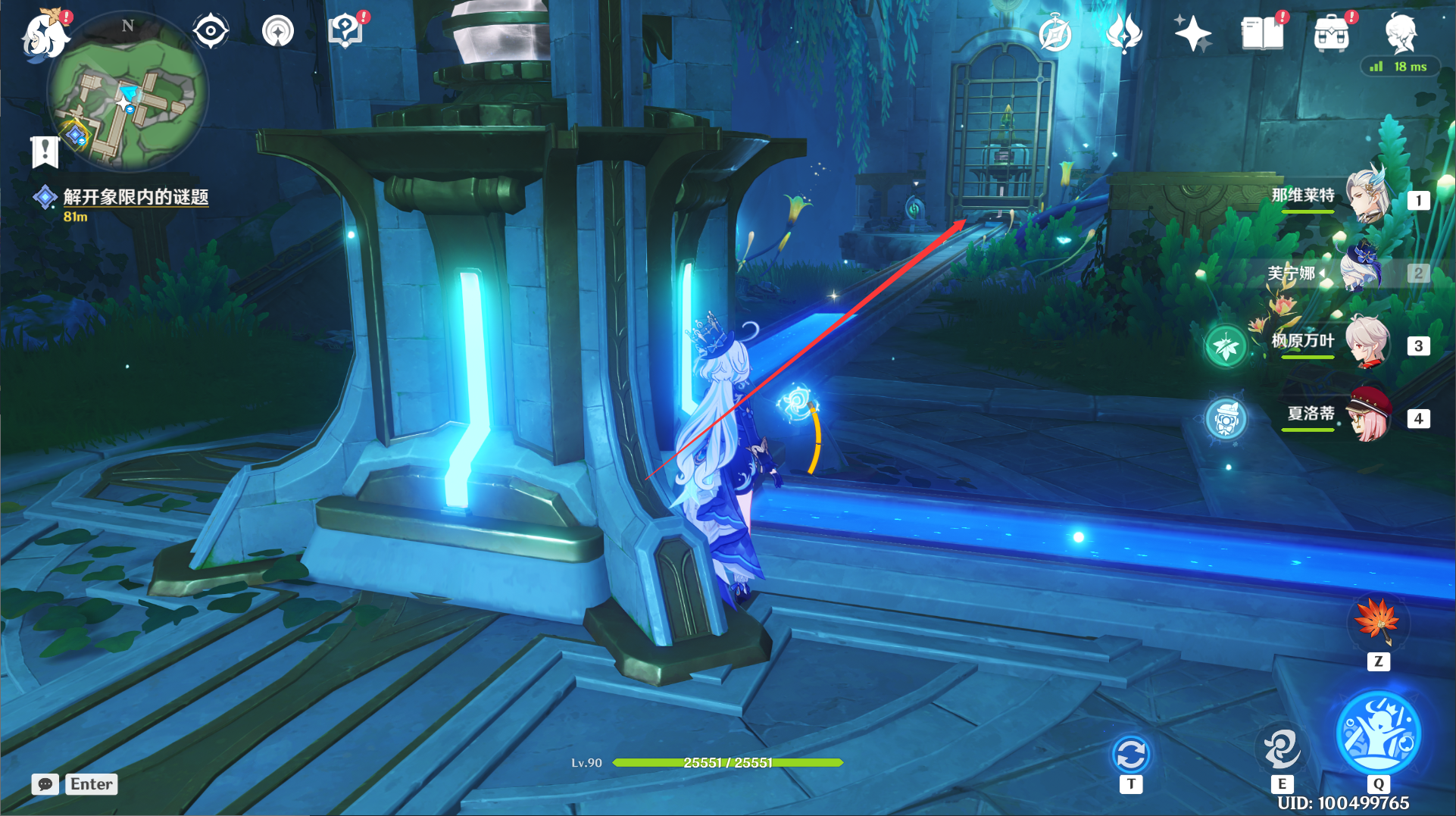Switch to party member 枫原万叶
The image size is (1456, 816).
coord(1367,344)
